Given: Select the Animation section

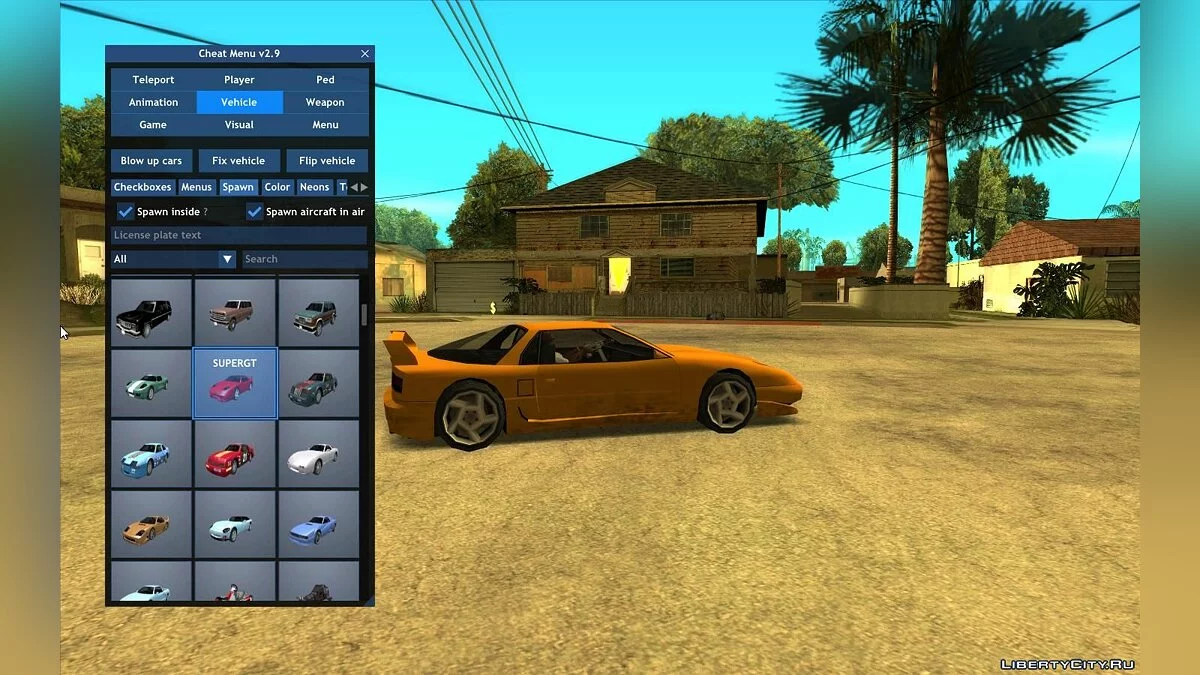Looking at the screenshot, I should click(x=153, y=102).
